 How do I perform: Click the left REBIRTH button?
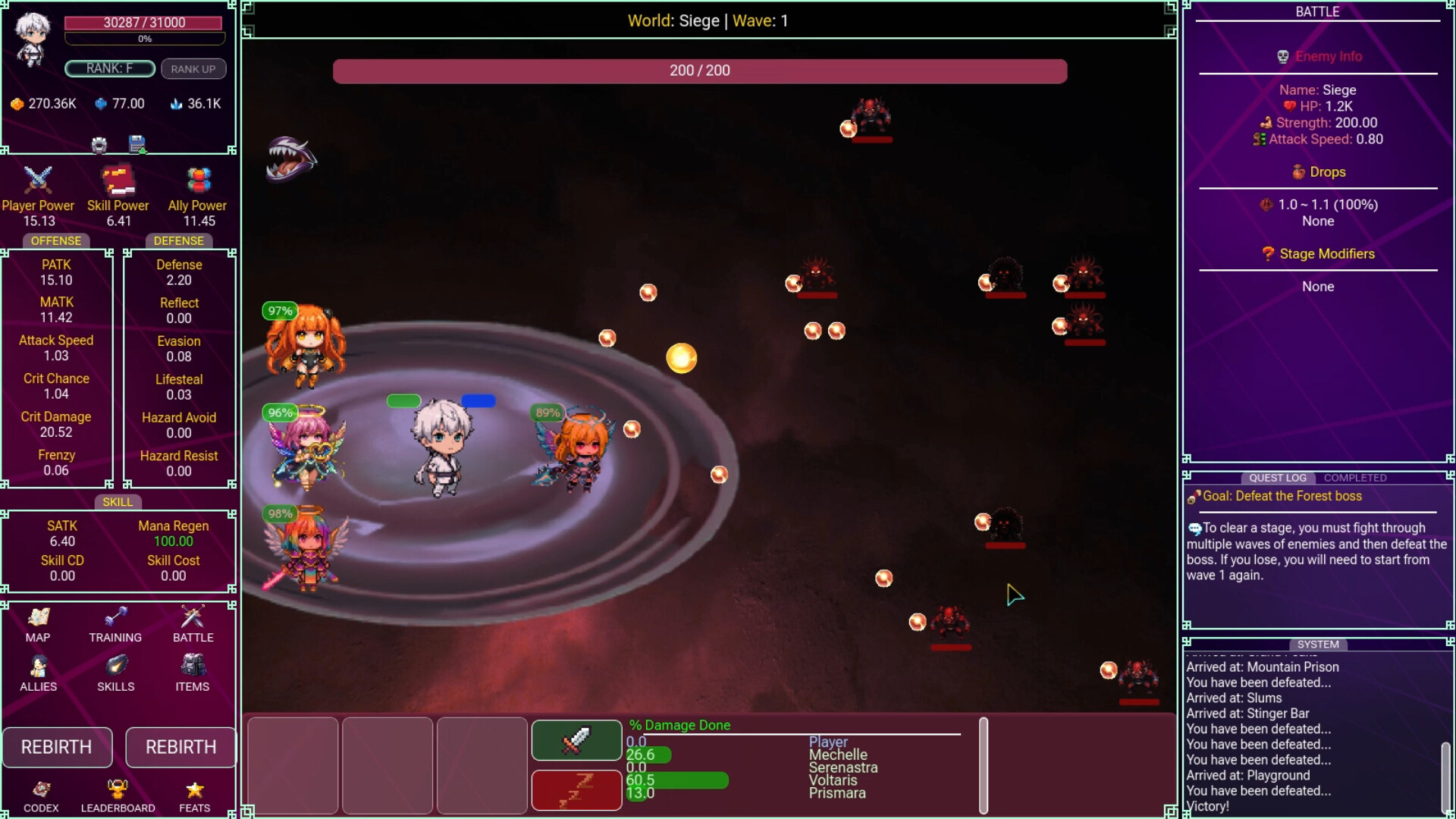[57, 747]
